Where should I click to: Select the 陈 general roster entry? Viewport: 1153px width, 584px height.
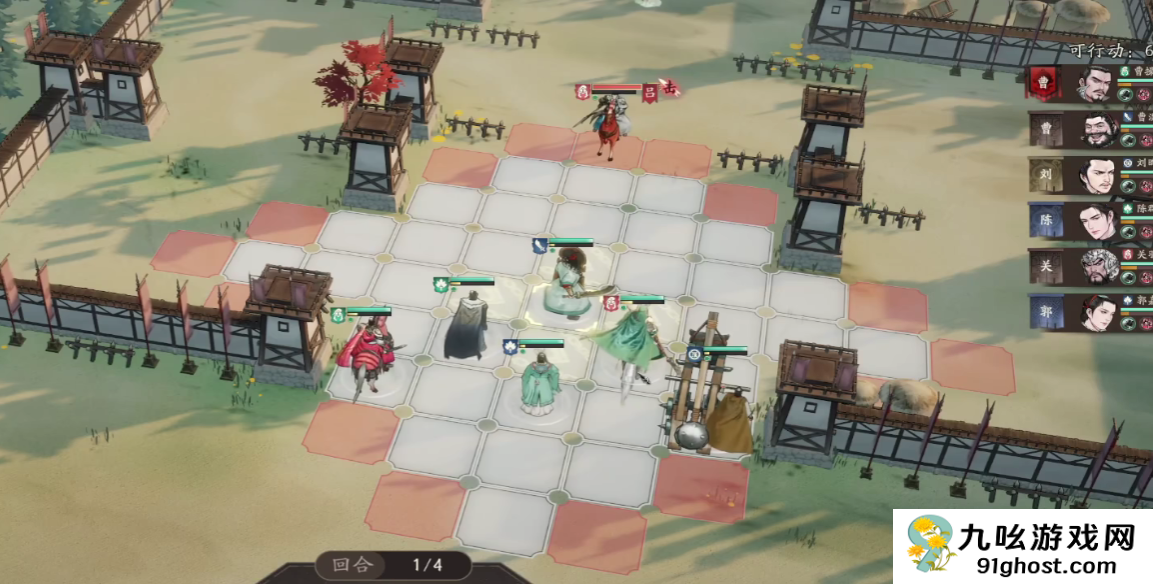tap(1096, 221)
